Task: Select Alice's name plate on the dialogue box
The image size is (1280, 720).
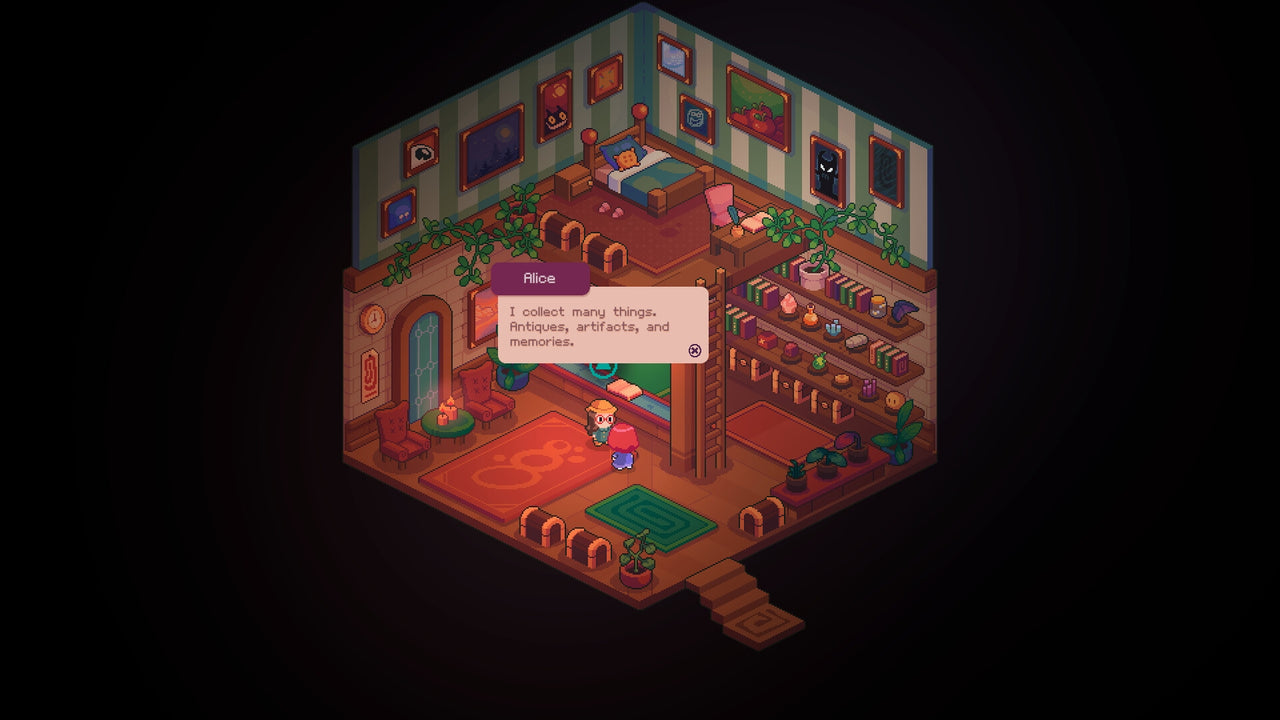Action: pyautogui.click(x=539, y=278)
